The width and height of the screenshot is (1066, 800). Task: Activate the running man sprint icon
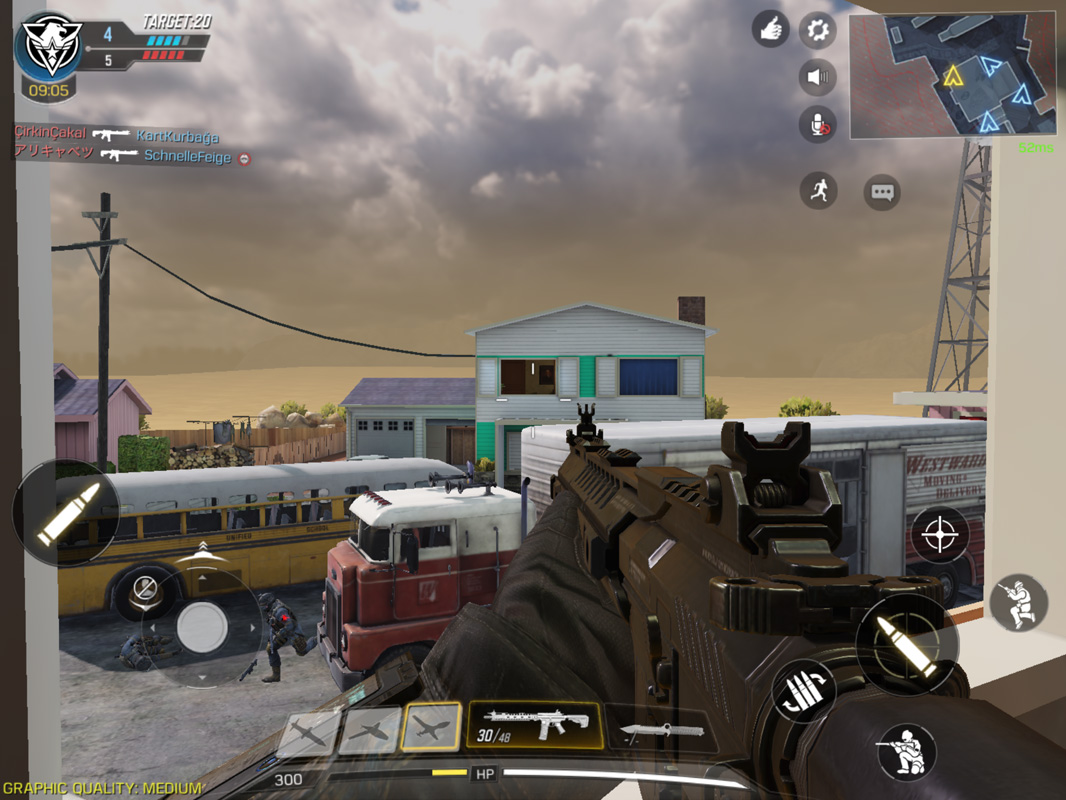tap(818, 190)
